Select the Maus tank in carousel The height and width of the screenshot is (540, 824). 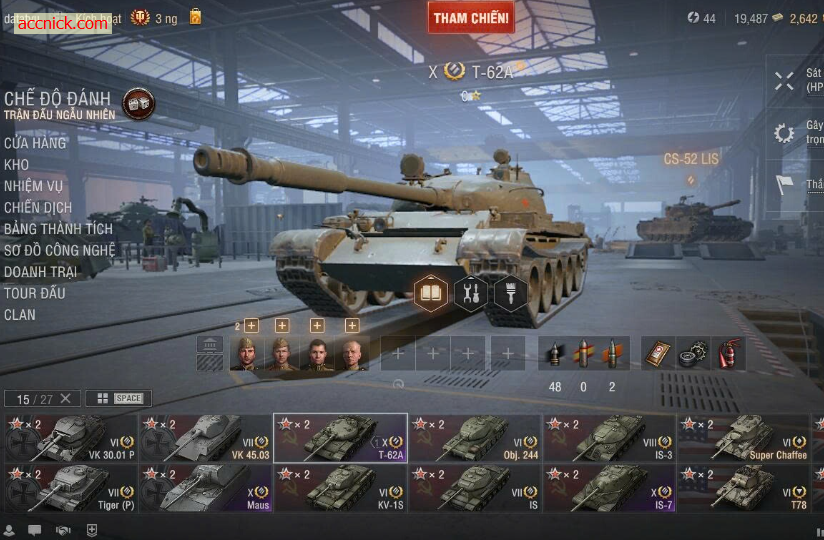coord(205,488)
